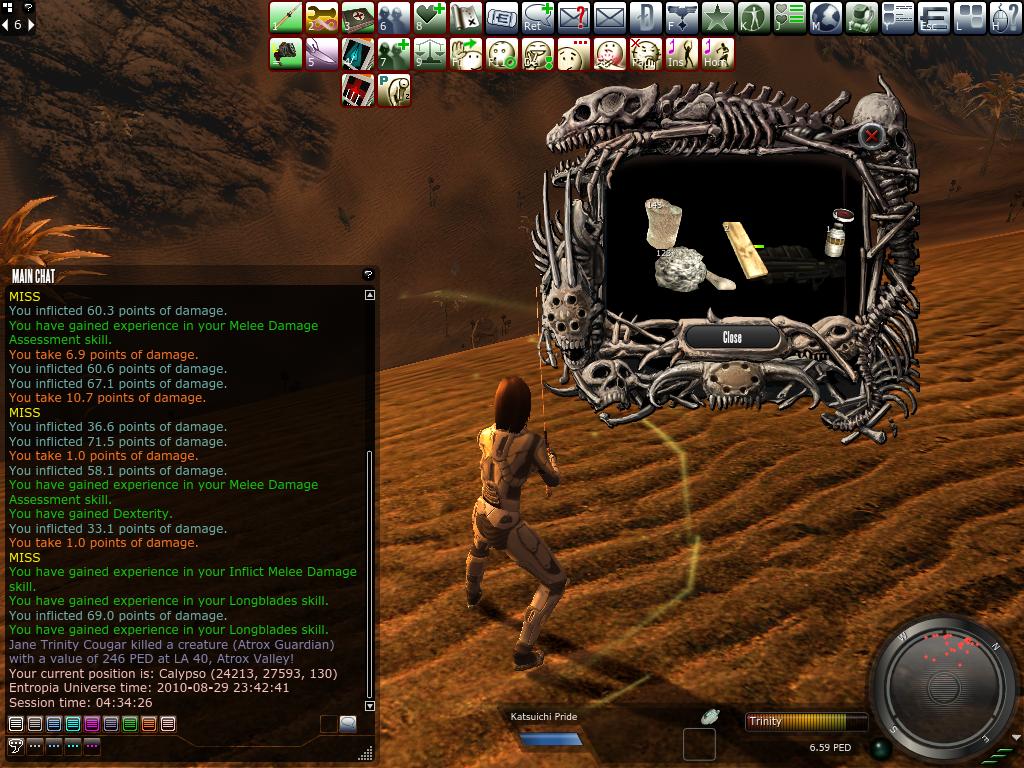The width and height of the screenshot is (1024, 768).
Task: Open the speech bubble chat input button
Action: point(348,724)
